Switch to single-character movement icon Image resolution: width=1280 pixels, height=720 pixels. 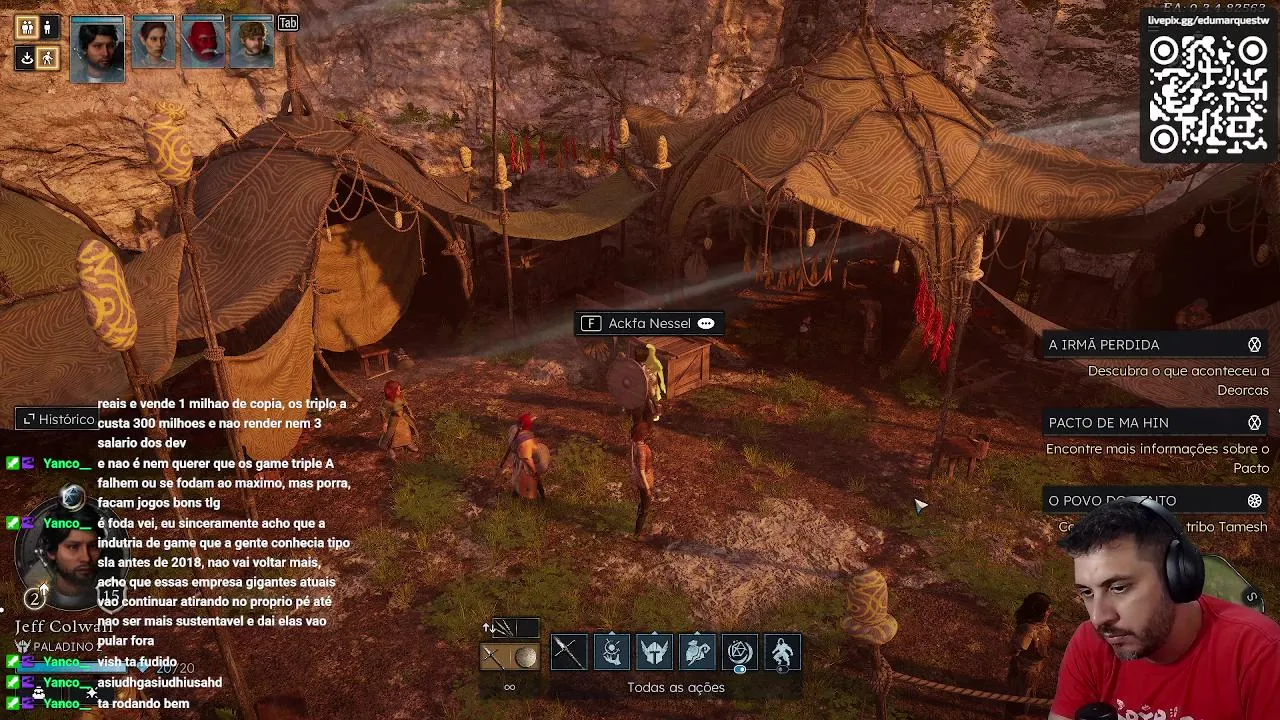pos(47,28)
